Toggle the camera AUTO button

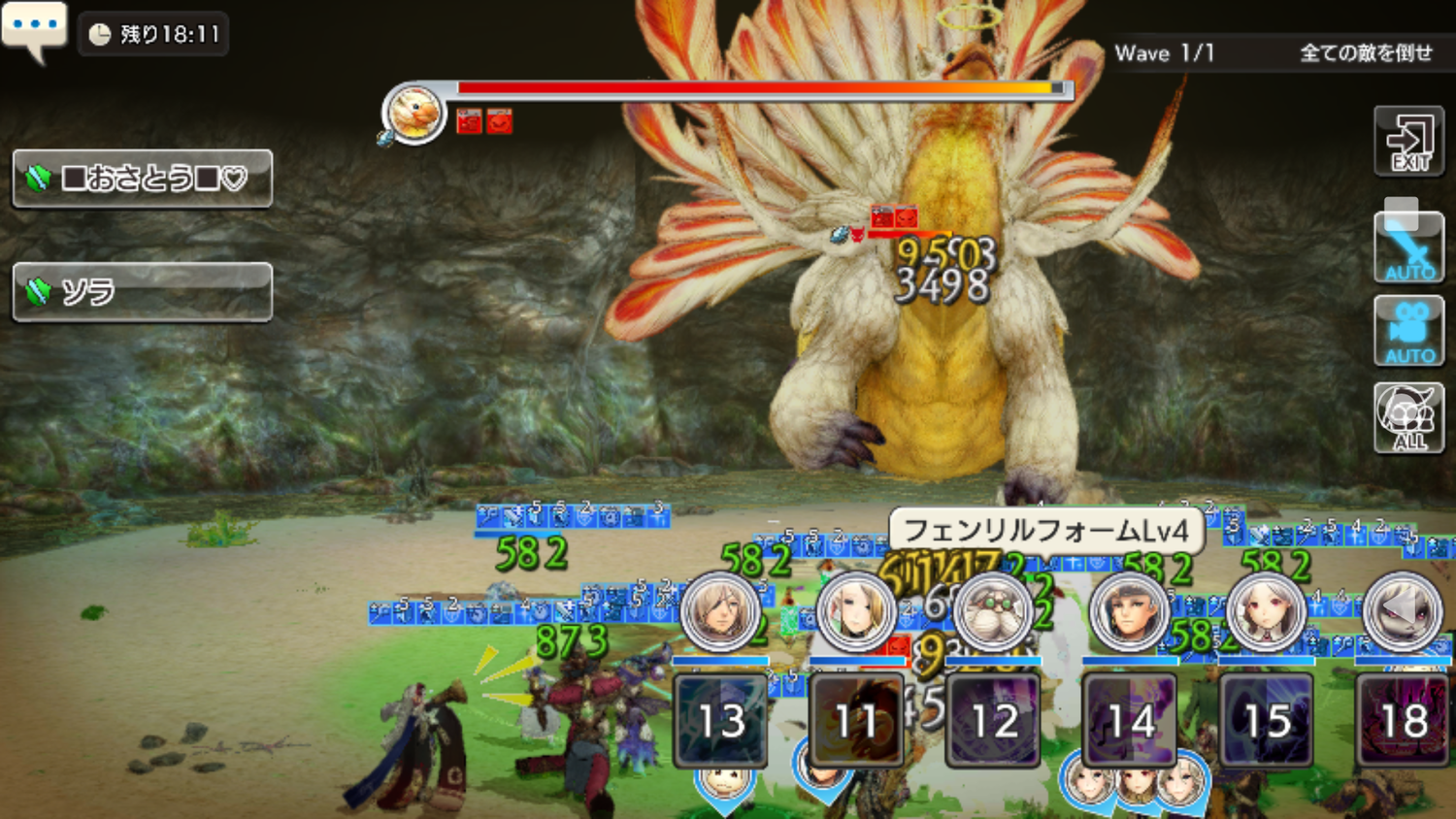1408,332
